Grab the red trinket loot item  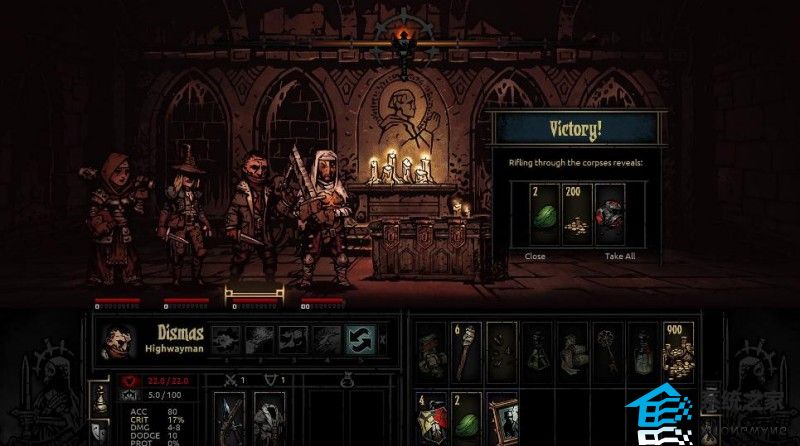coord(611,215)
